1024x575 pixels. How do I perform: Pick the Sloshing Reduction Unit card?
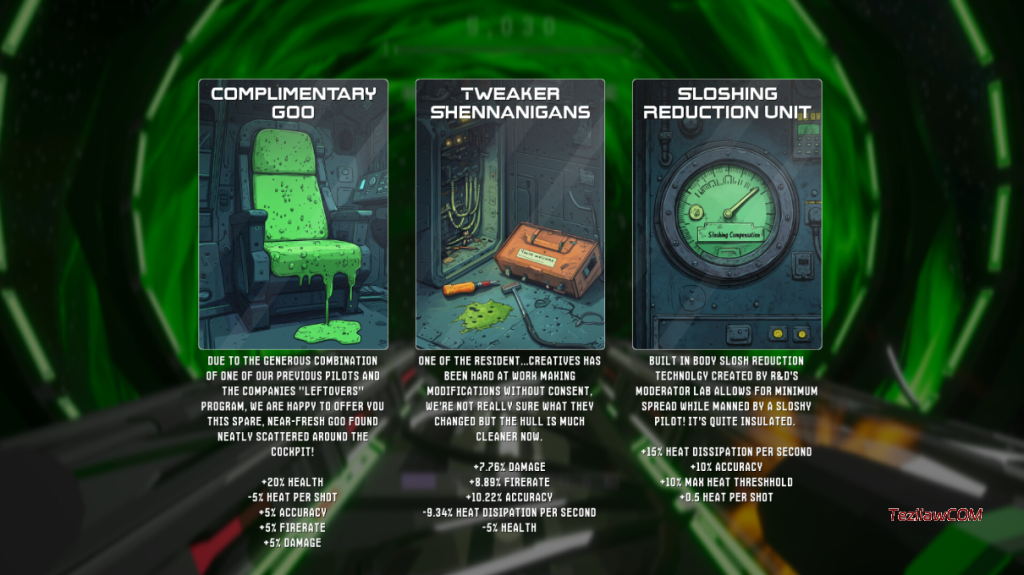coord(727,215)
